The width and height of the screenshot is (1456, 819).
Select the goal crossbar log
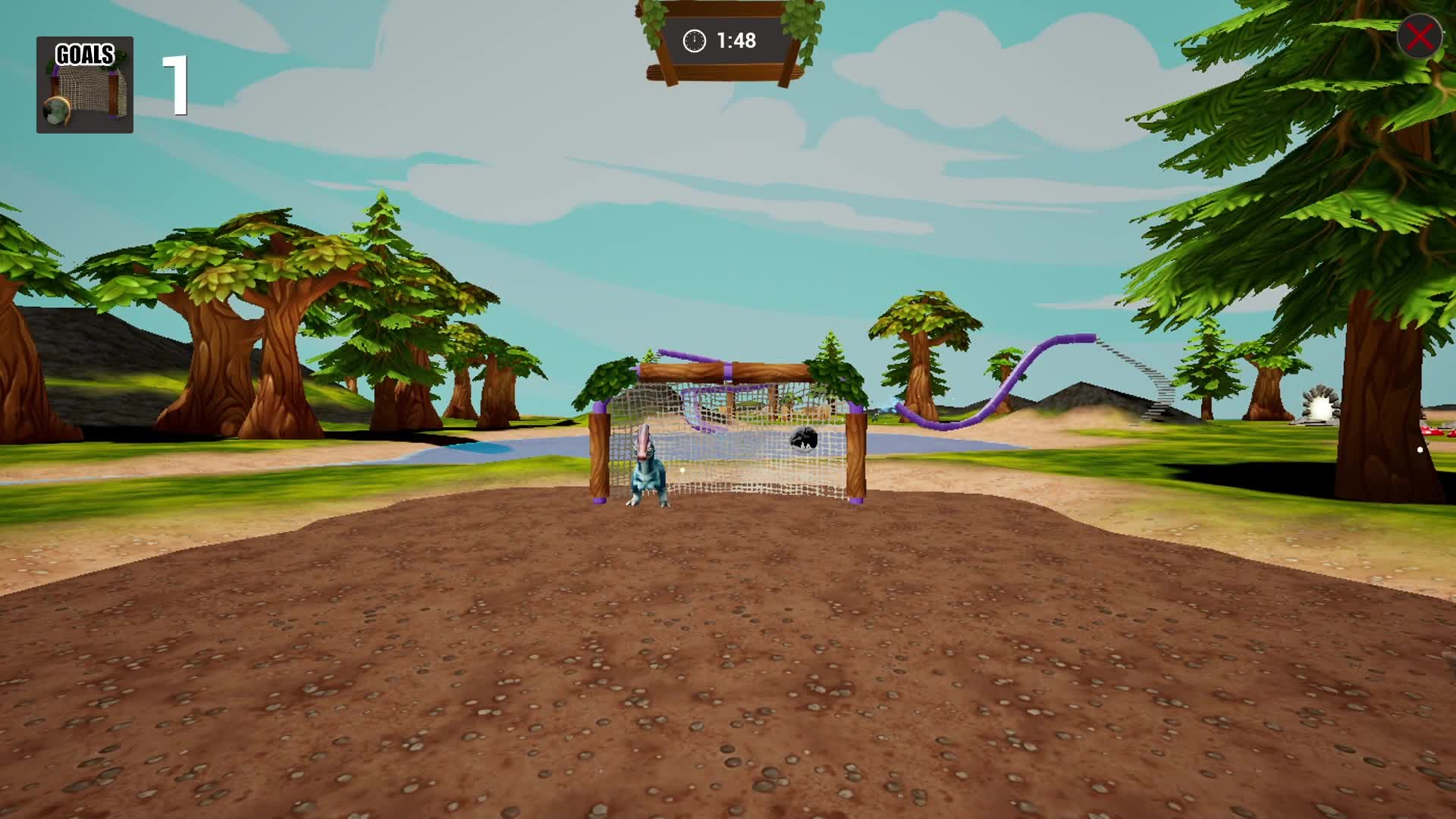728,372
